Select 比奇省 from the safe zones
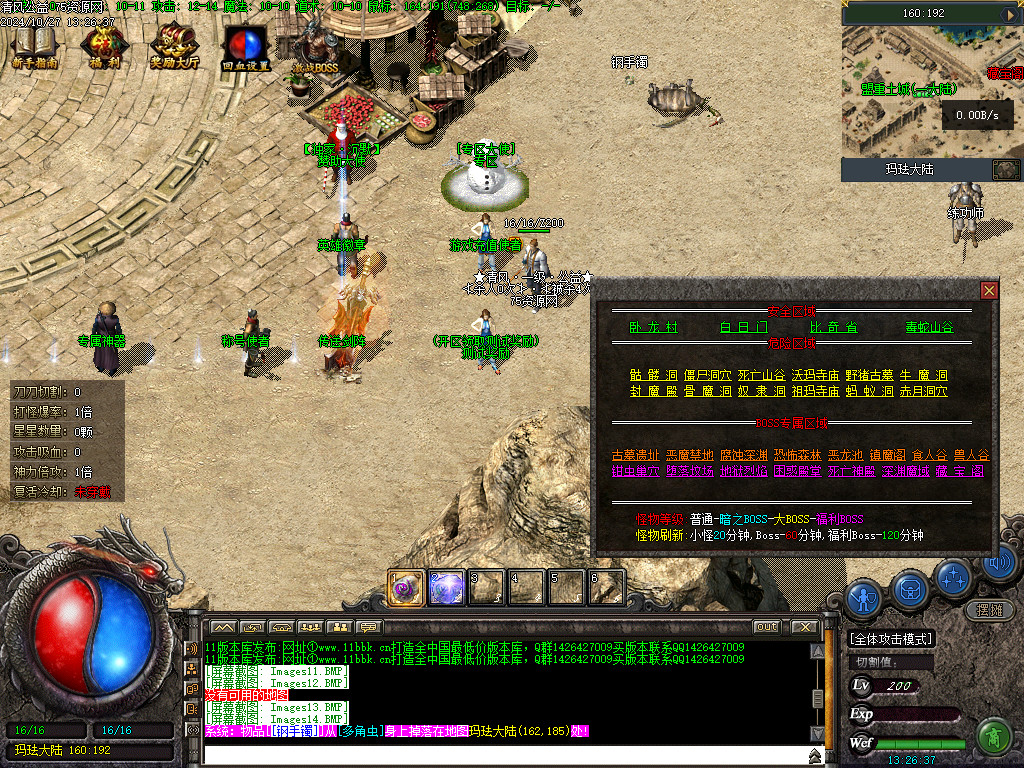Viewport: 1024px width, 768px height. (833, 327)
